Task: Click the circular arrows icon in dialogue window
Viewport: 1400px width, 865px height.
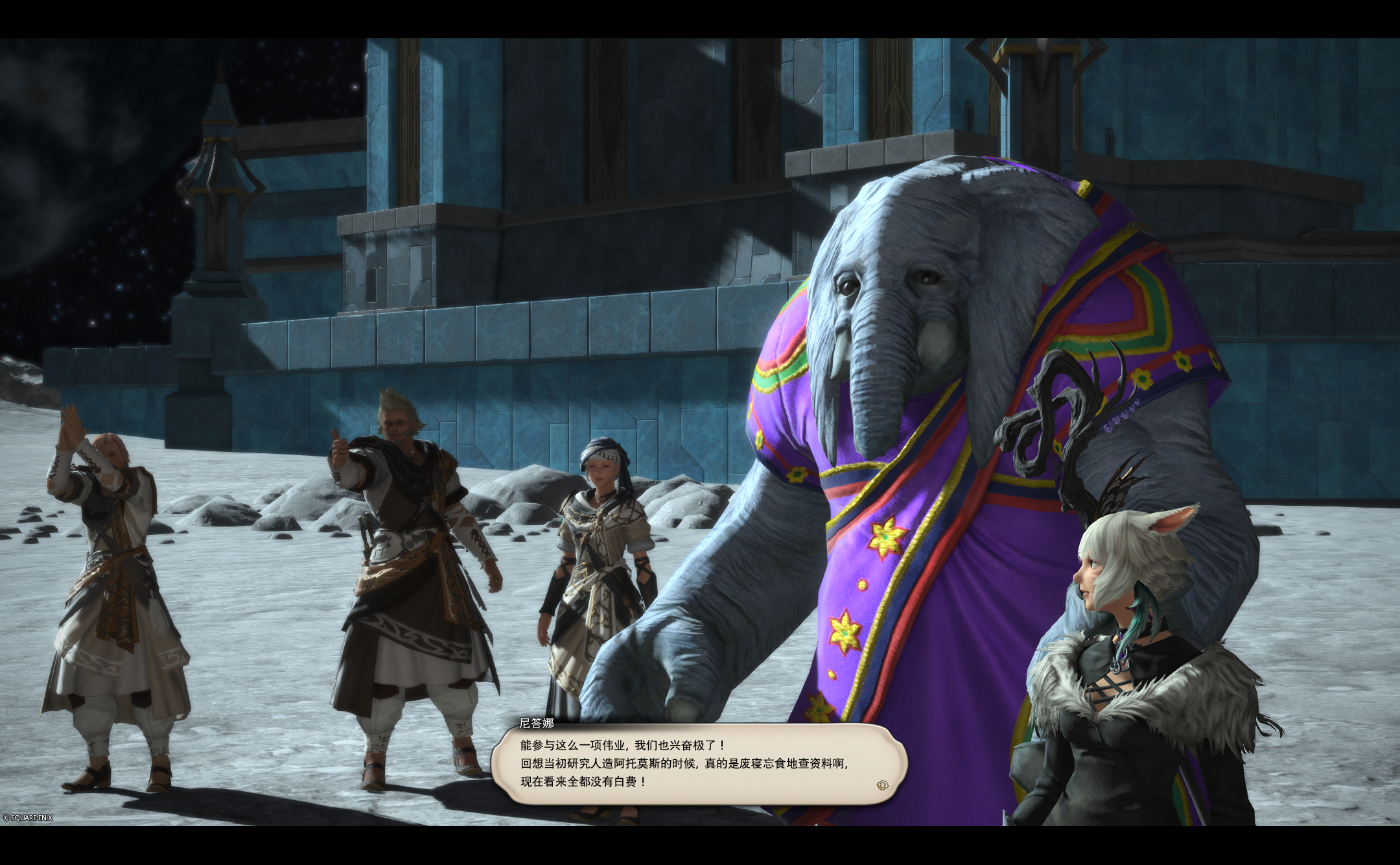Action: pos(883,785)
